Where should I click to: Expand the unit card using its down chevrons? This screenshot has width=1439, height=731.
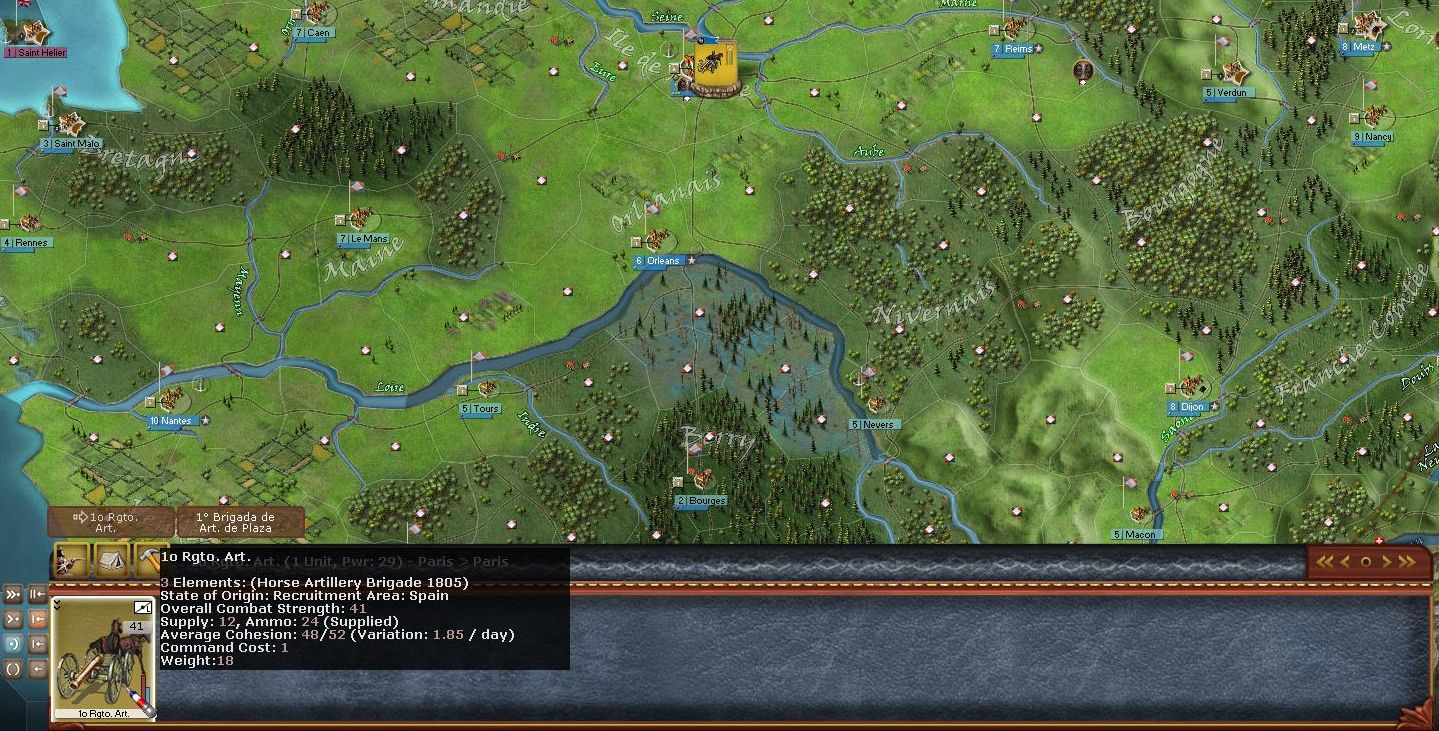tap(57, 605)
